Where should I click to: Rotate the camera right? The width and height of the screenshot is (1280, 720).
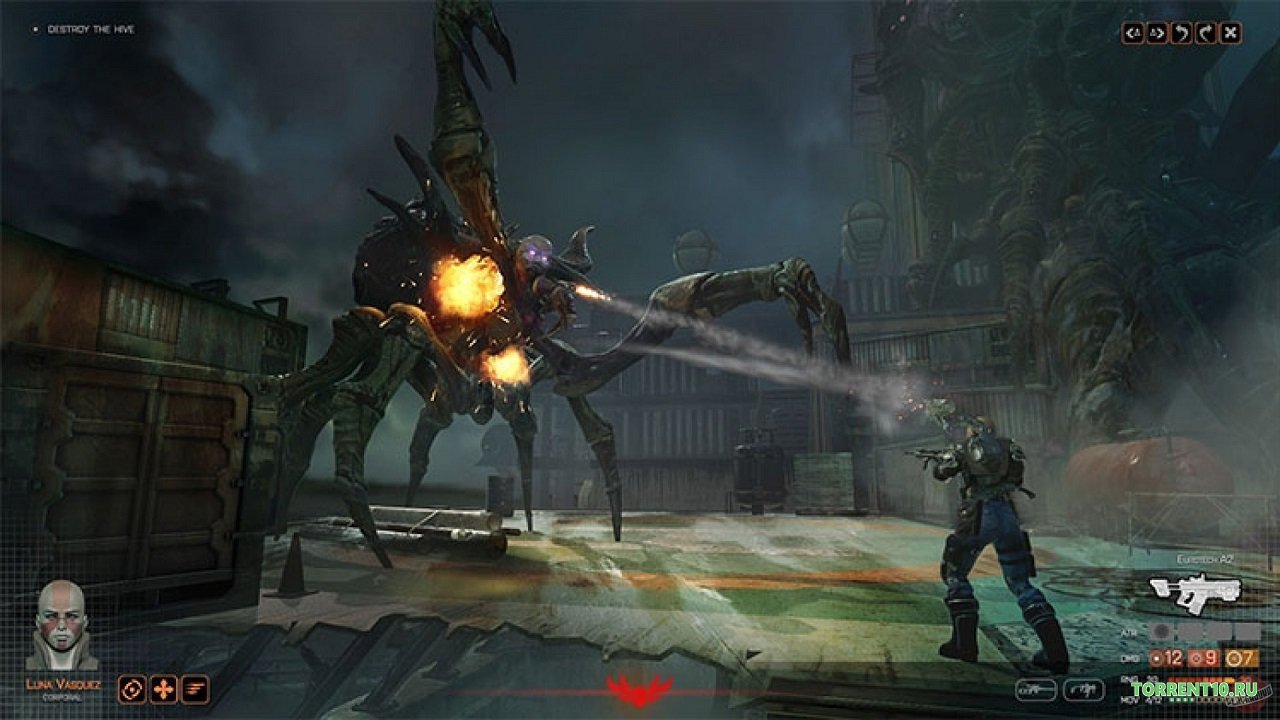click(1206, 32)
